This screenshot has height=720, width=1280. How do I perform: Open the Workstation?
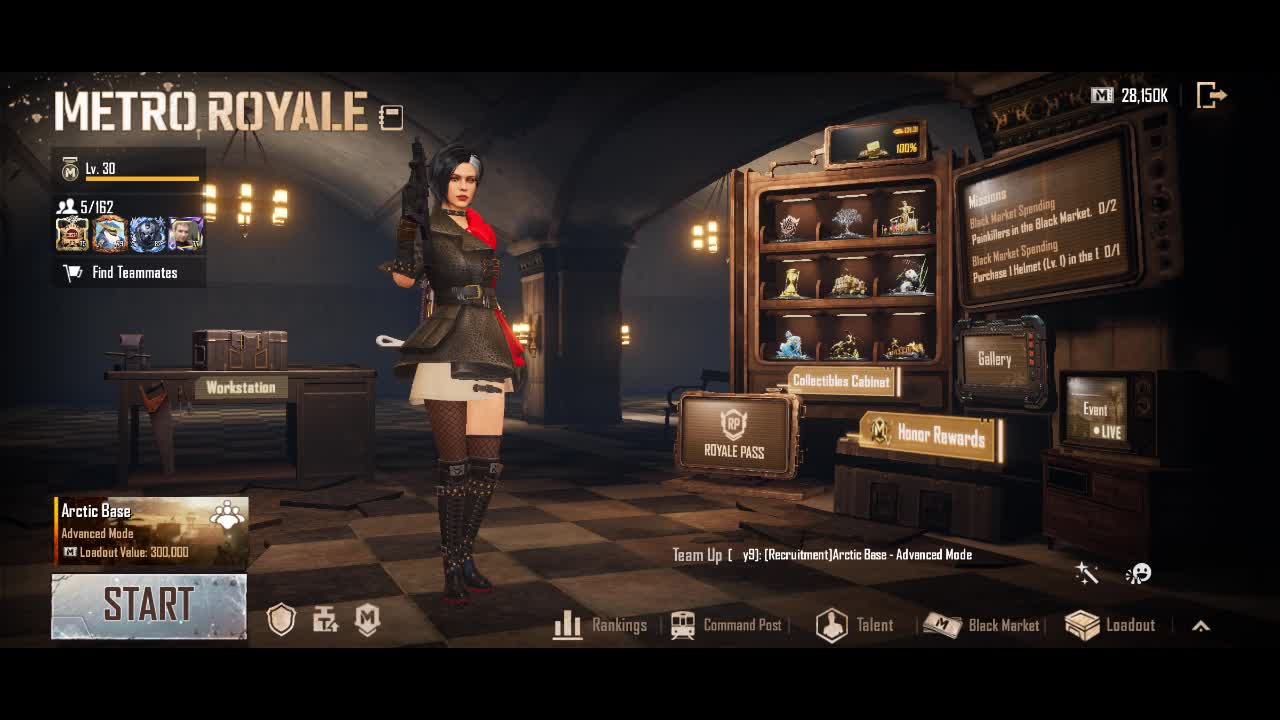[x=240, y=387]
